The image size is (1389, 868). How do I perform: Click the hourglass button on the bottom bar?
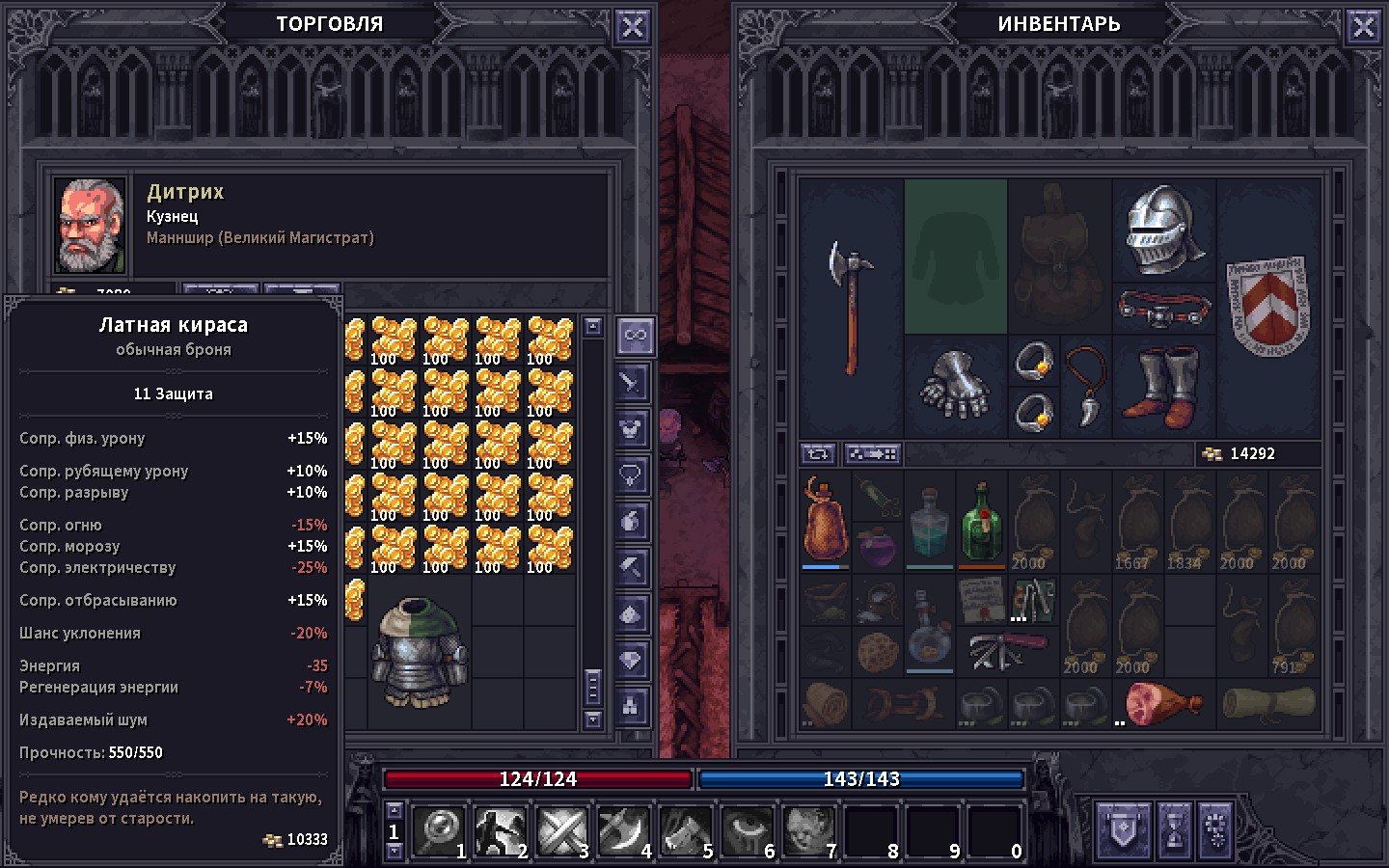point(1174,829)
